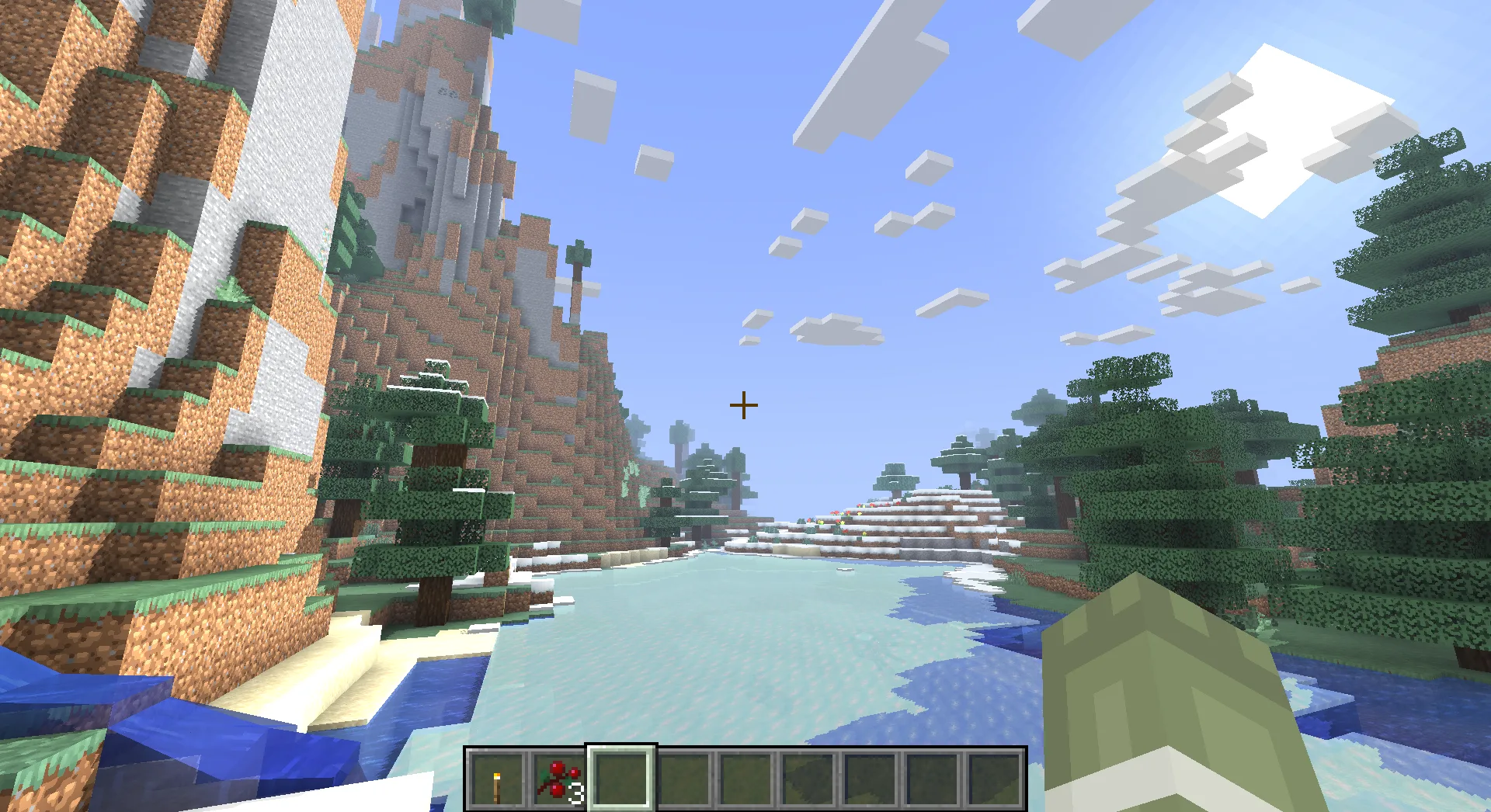Select the torch in the first hotbar slot
The height and width of the screenshot is (812, 1491).
click(x=497, y=780)
